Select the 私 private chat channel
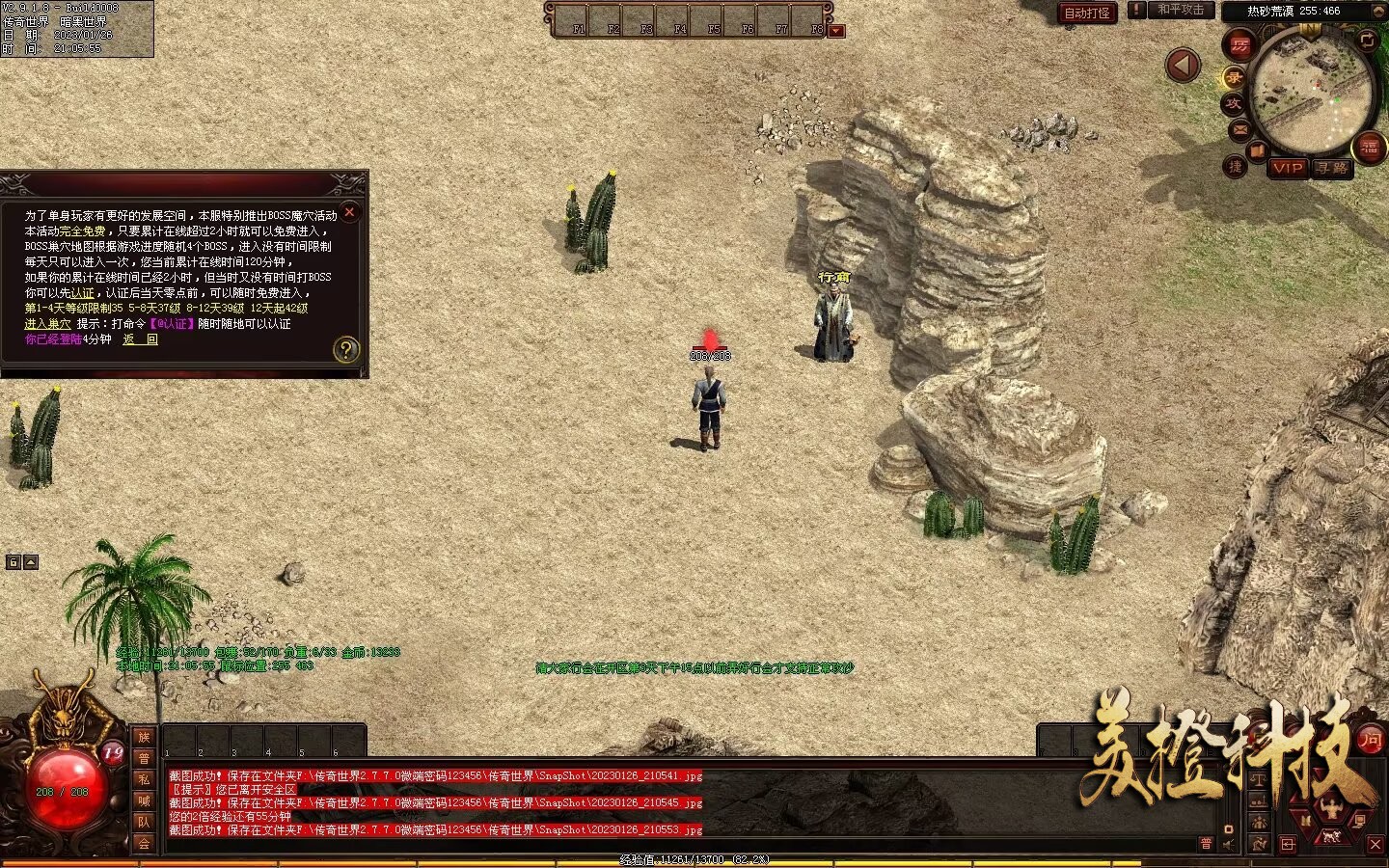Image resolution: width=1389 pixels, height=868 pixels. pos(144,779)
